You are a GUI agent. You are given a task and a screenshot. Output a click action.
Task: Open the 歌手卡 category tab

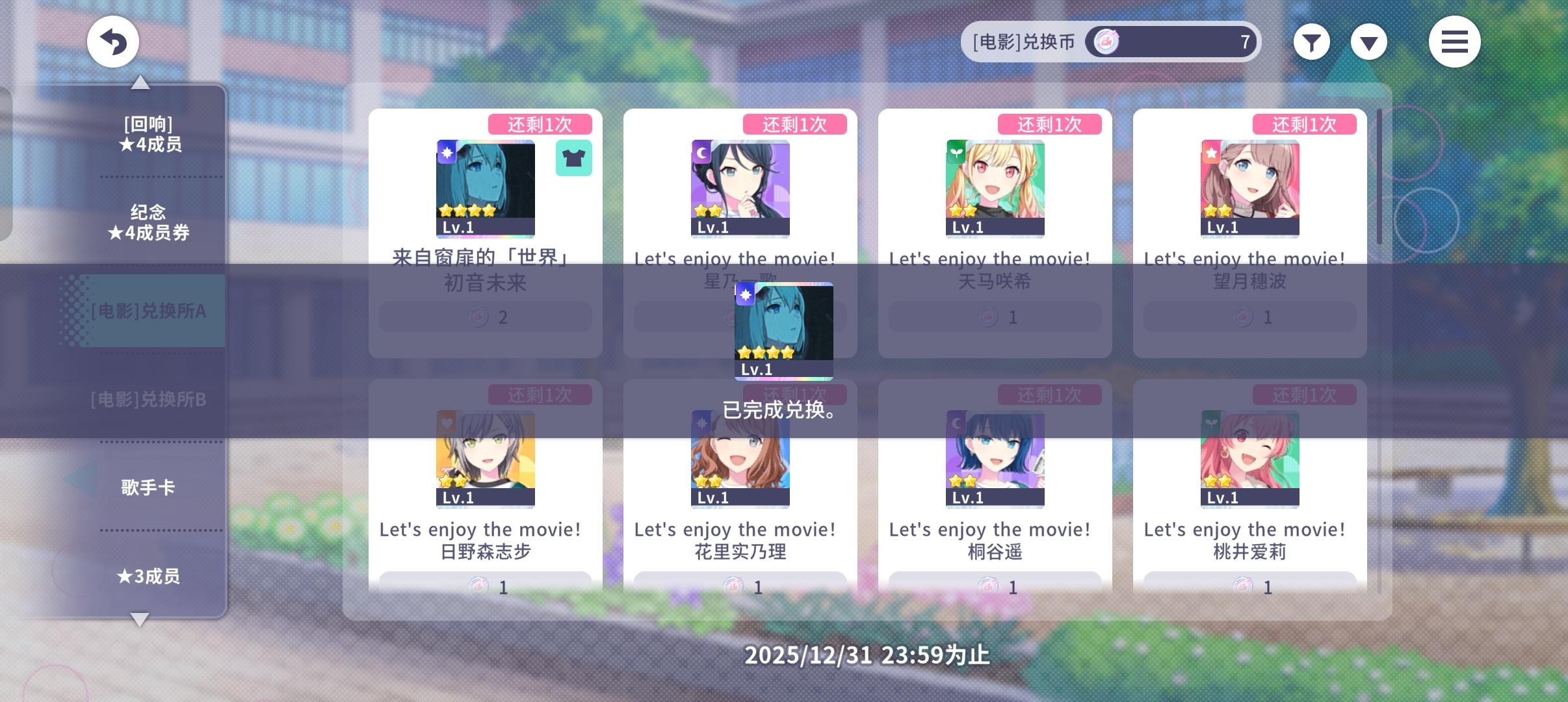[148, 486]
